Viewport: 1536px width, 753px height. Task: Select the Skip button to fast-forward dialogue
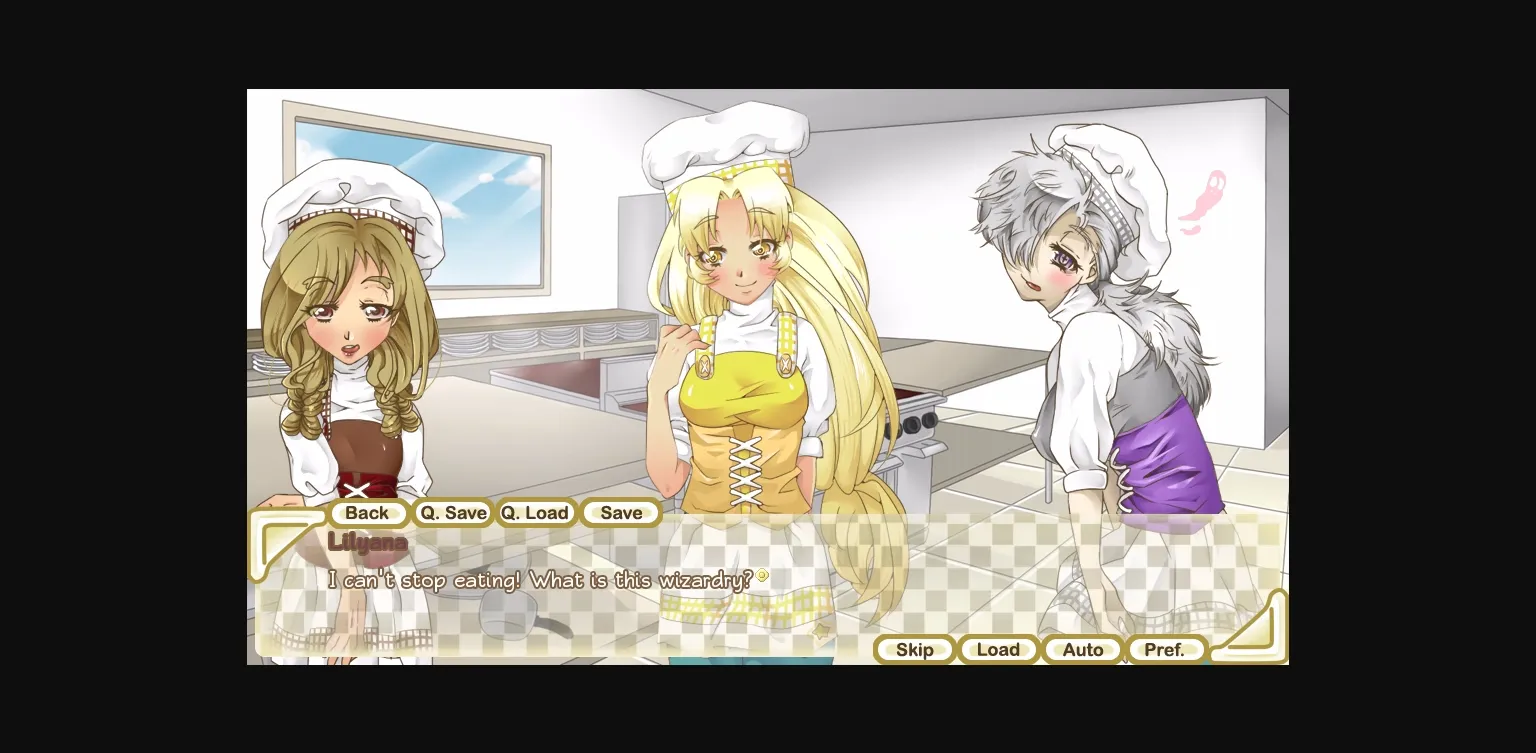tap(914, 649)
